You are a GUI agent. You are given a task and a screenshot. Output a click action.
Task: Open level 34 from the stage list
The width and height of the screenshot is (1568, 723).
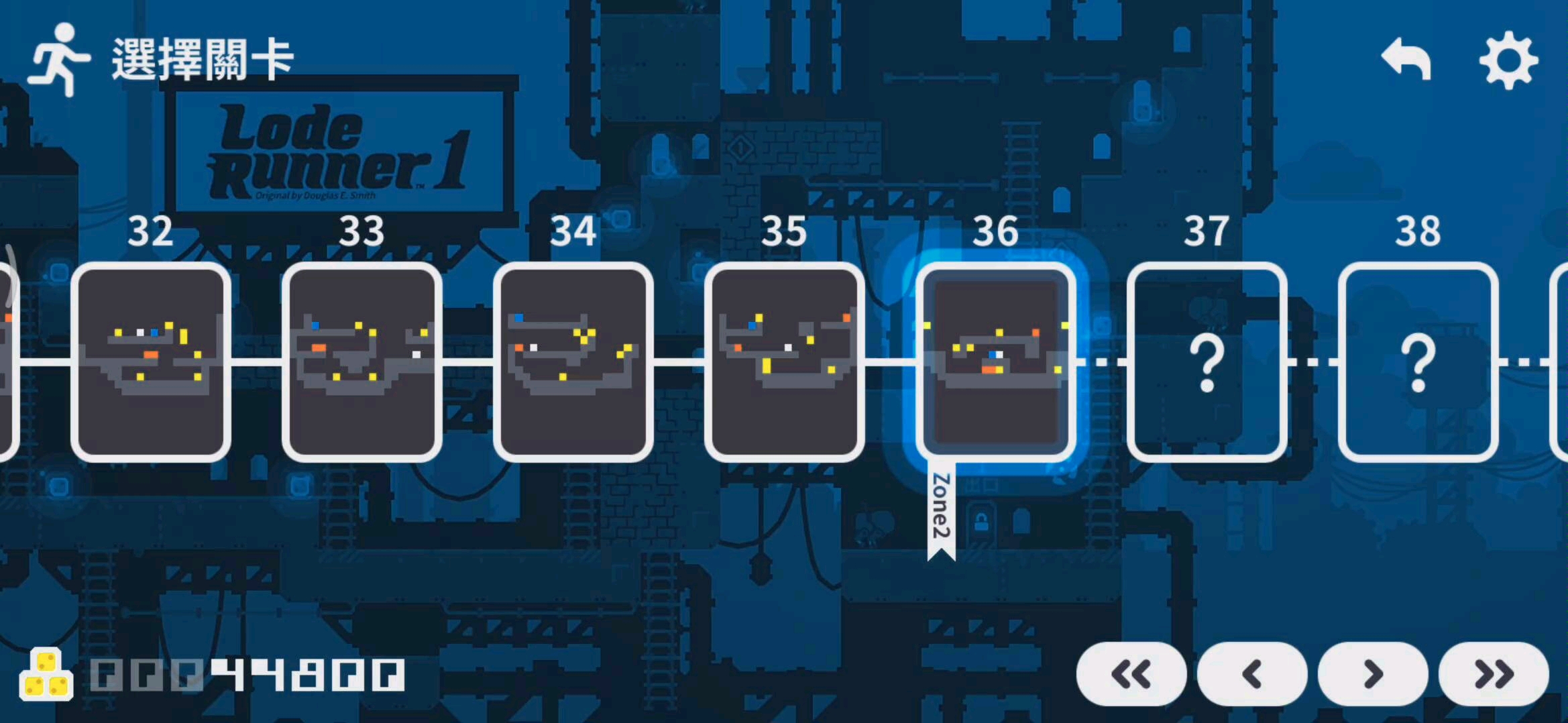573,362
